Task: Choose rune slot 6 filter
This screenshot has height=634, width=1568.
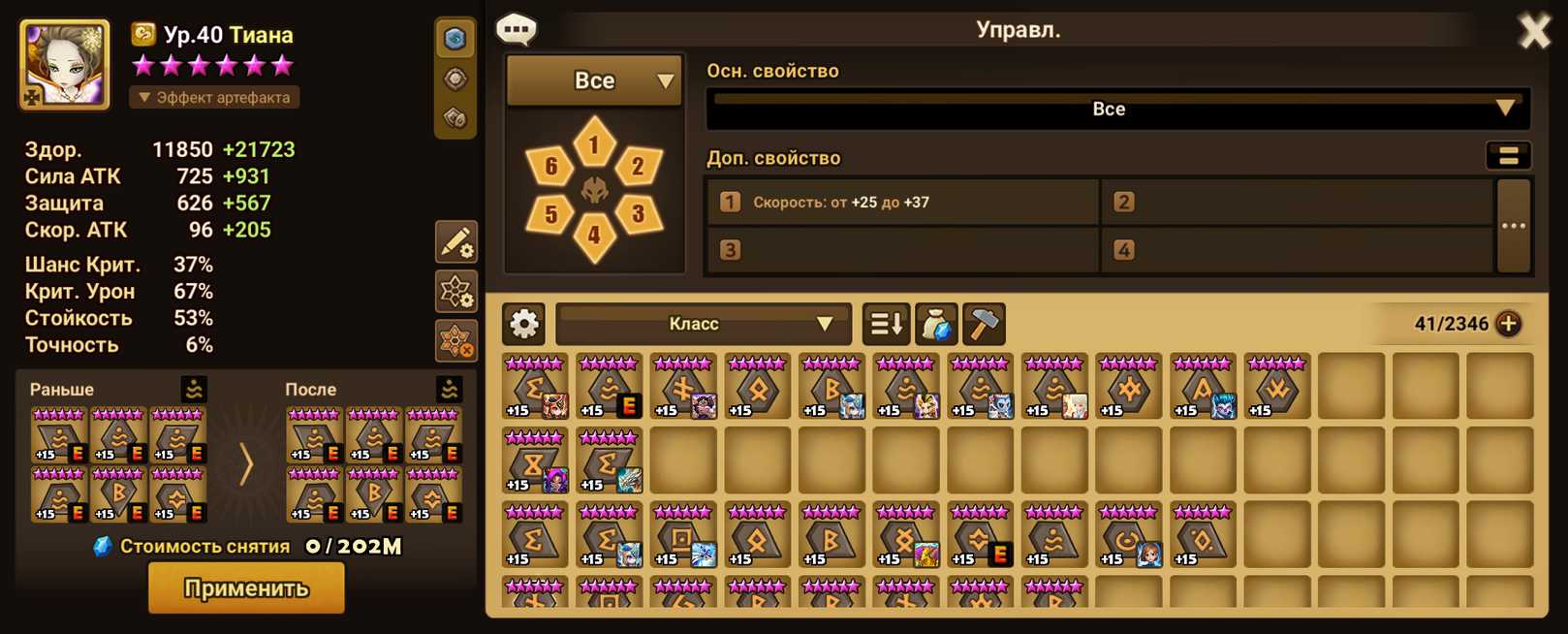Action: [550, 167]
